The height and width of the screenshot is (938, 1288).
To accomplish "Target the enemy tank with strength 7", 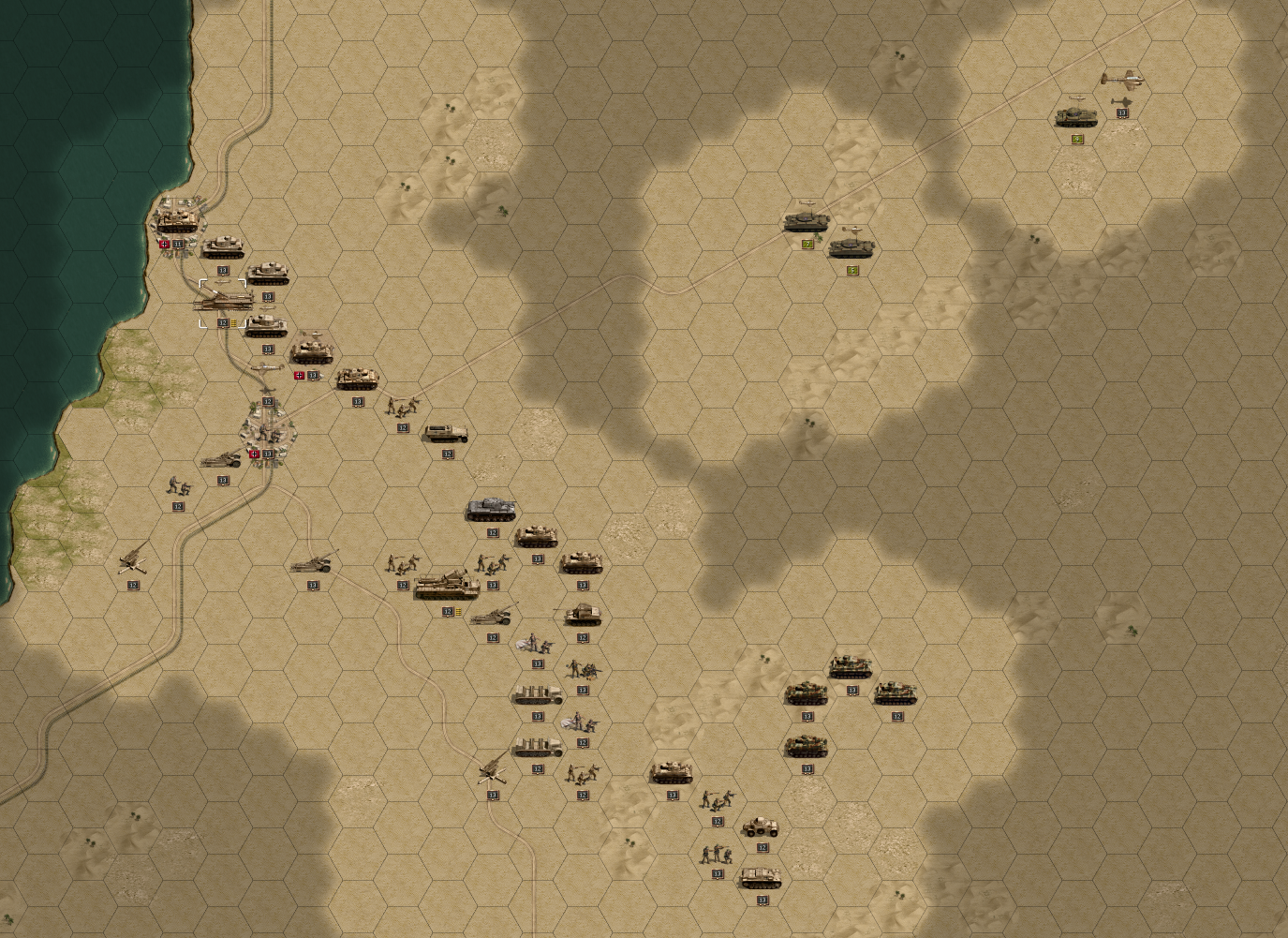I will coord(806,222).
